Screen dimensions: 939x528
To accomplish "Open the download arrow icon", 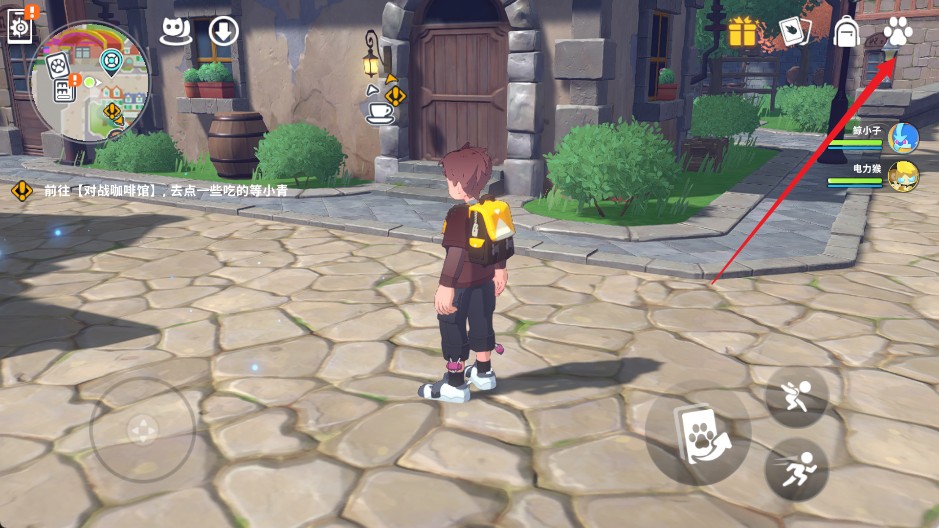I will point(223,31).
